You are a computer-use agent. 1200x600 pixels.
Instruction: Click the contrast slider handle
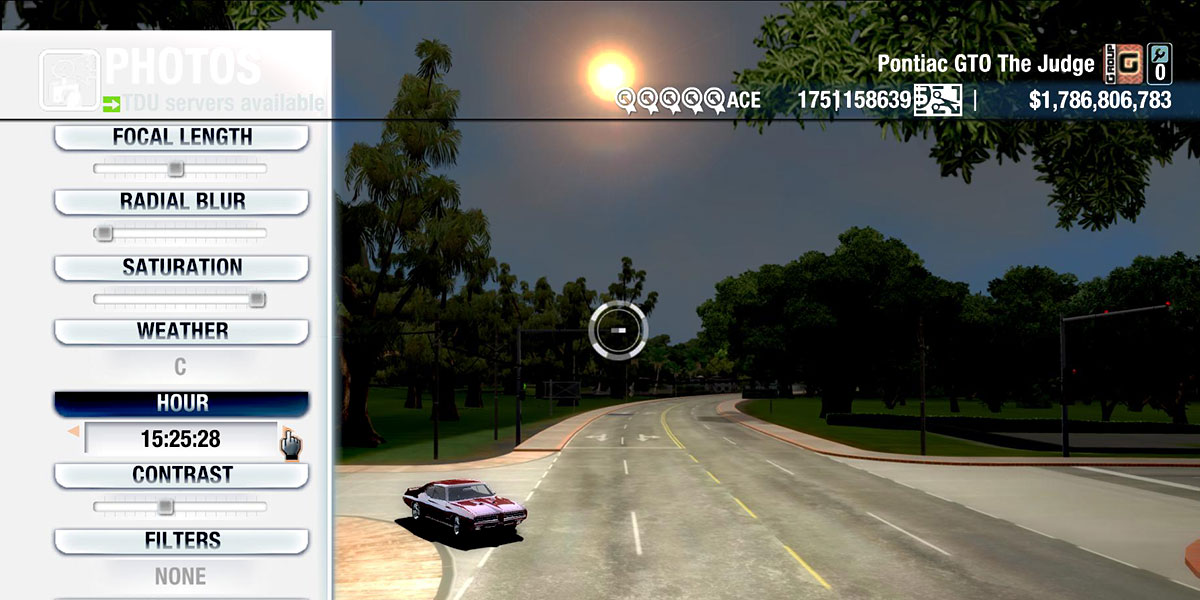coord(166,507)
